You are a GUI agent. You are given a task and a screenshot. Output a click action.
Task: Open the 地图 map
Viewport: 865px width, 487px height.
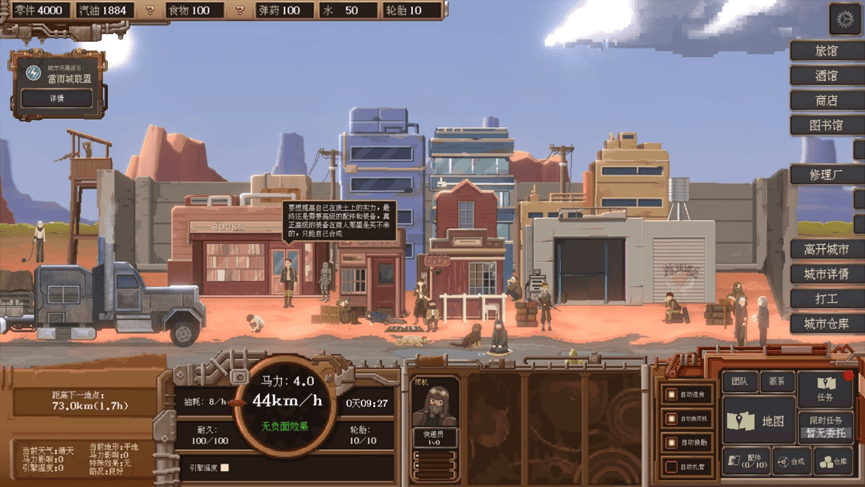point(760,422)
